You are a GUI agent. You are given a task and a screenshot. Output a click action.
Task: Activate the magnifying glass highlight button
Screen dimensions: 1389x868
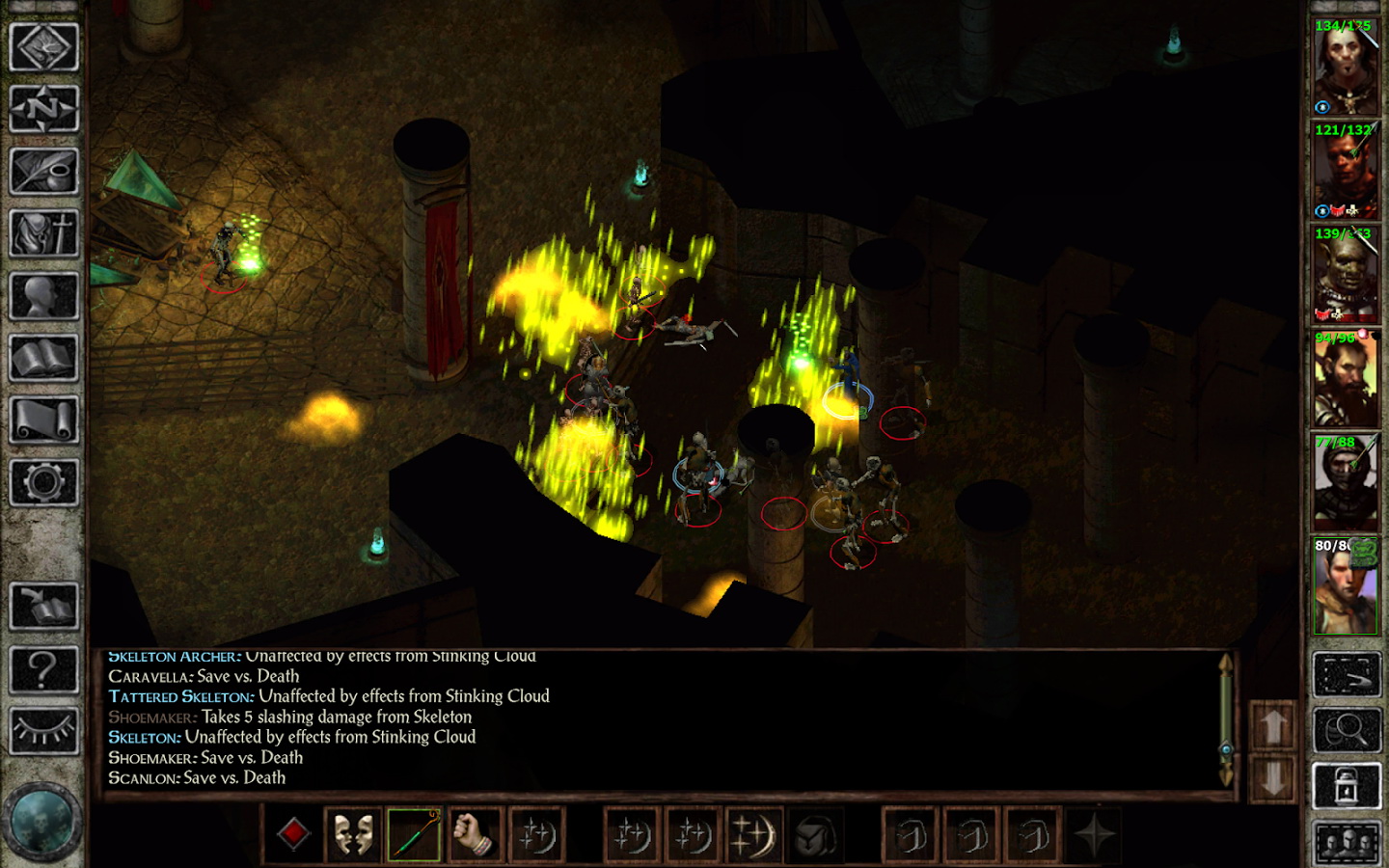(1347, 730)
